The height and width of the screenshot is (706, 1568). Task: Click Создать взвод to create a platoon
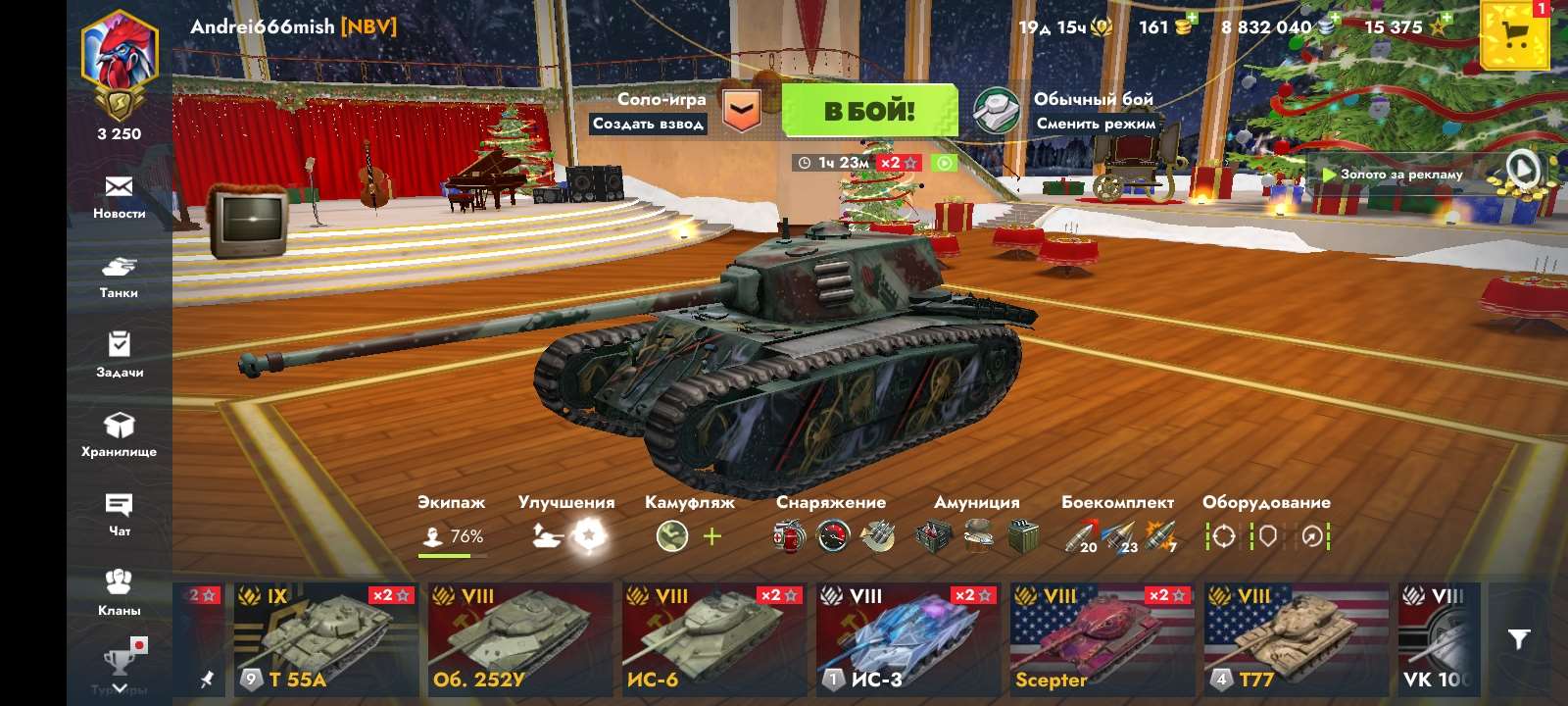649,126
